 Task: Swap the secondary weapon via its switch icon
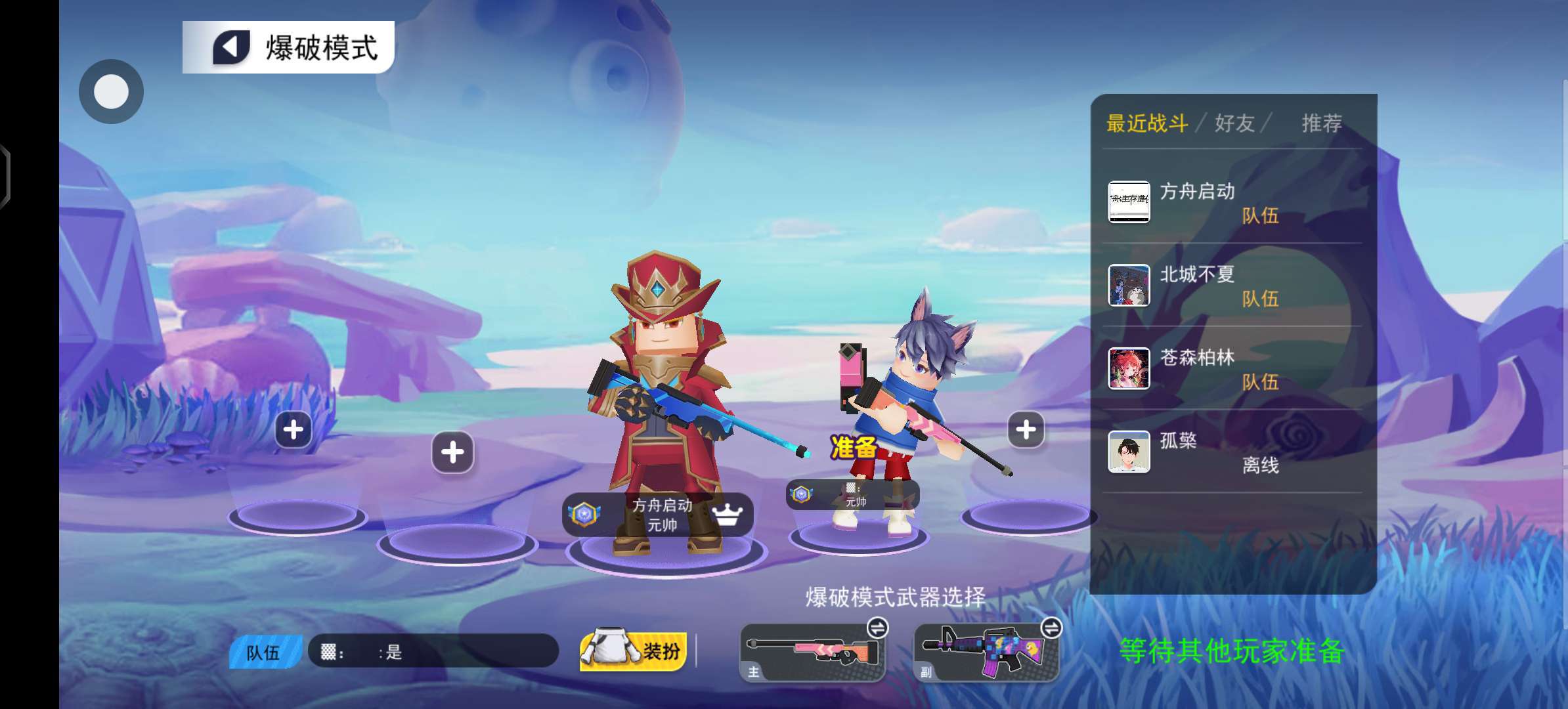[1051, 628]
